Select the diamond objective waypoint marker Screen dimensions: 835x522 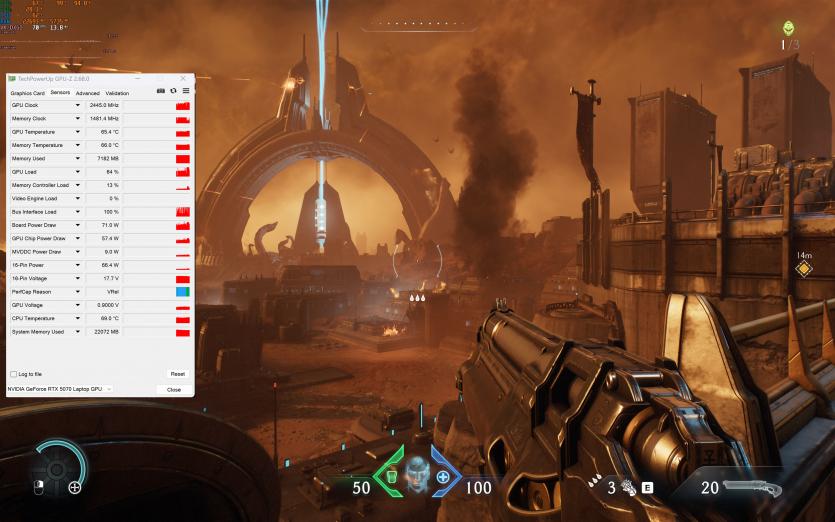(x=803, y=268)
